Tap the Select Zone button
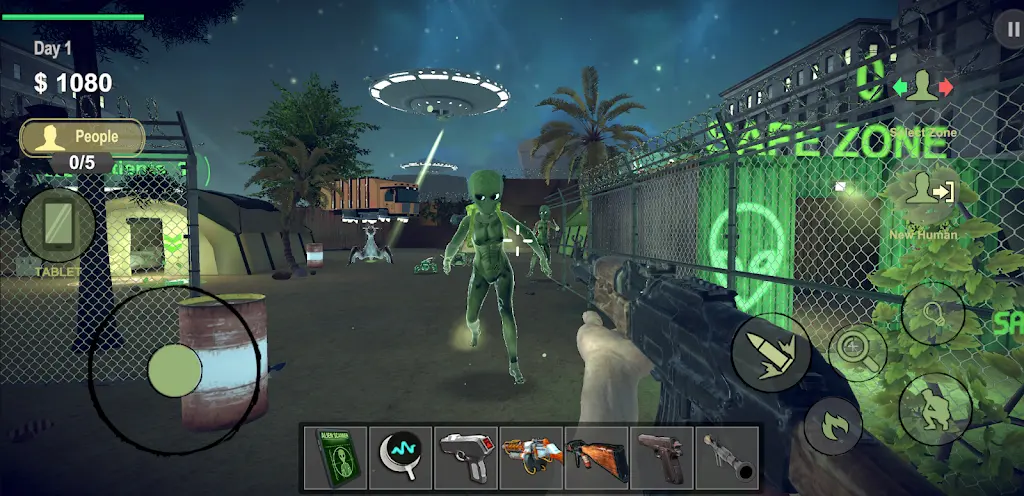Viewport: 1024px width, 496px height. coord(923,88)
